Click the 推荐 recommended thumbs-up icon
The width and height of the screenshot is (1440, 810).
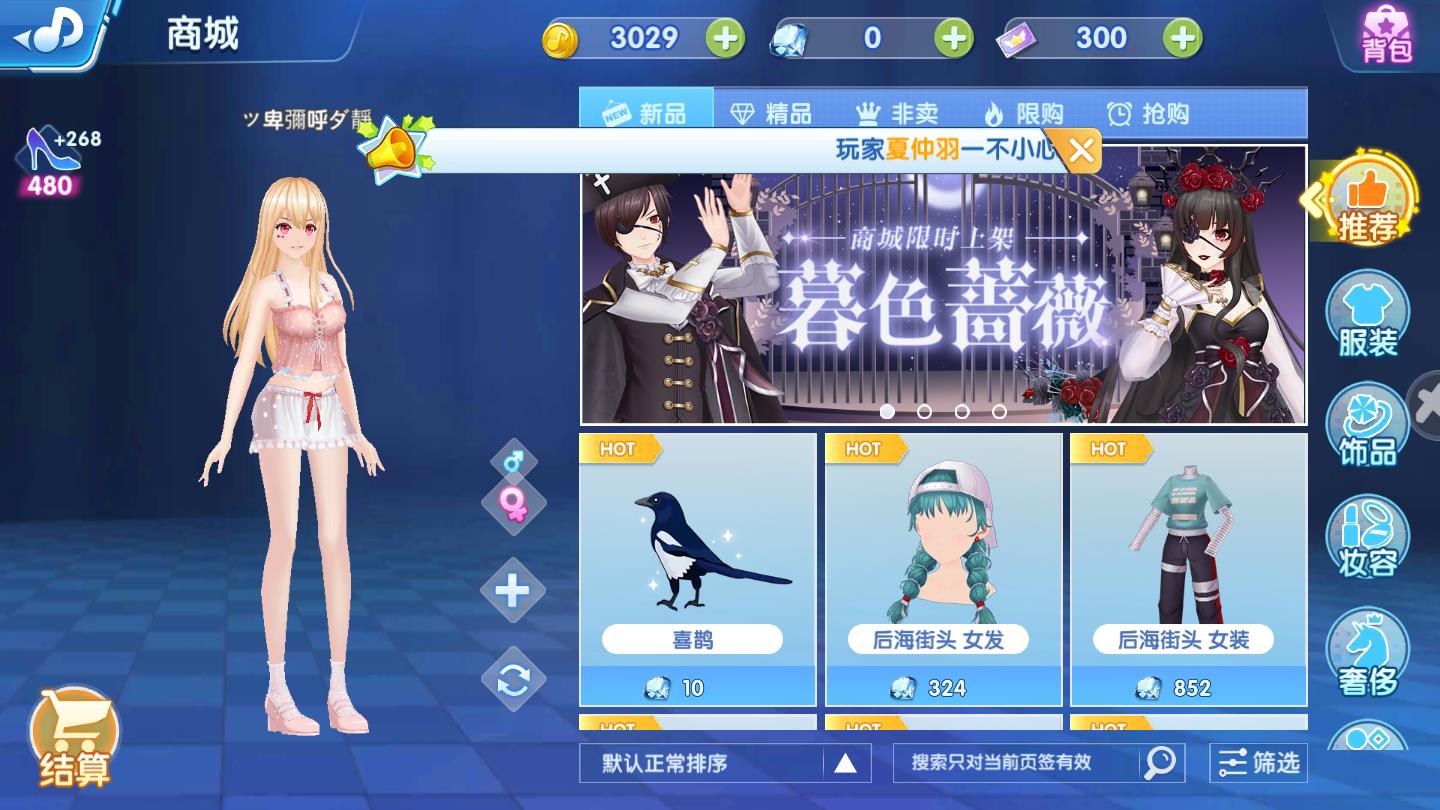point(1369,200)
